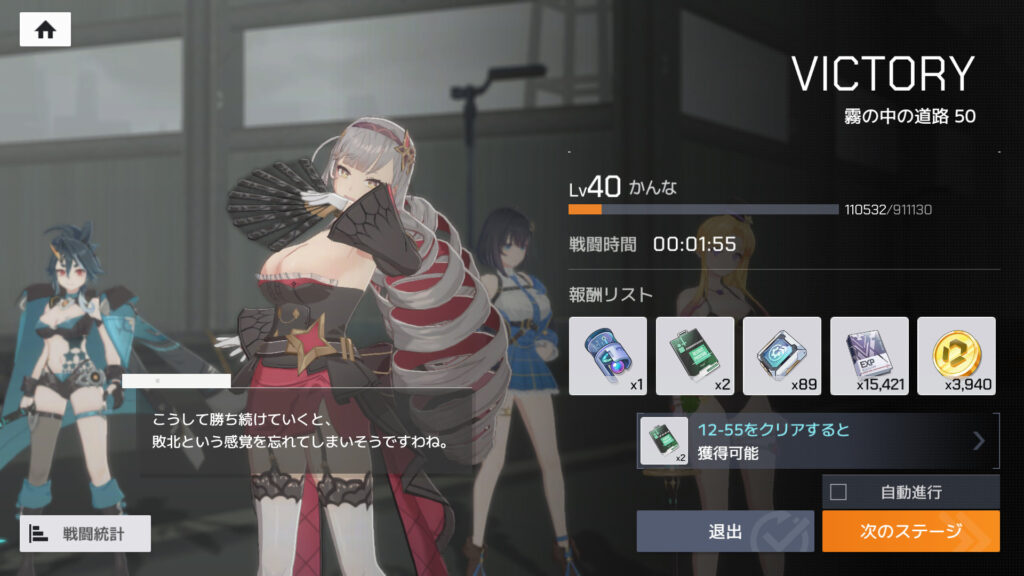
Task: Toggle the 自動進行 auto-advance checkbox
Action: [x=839, y=491]
